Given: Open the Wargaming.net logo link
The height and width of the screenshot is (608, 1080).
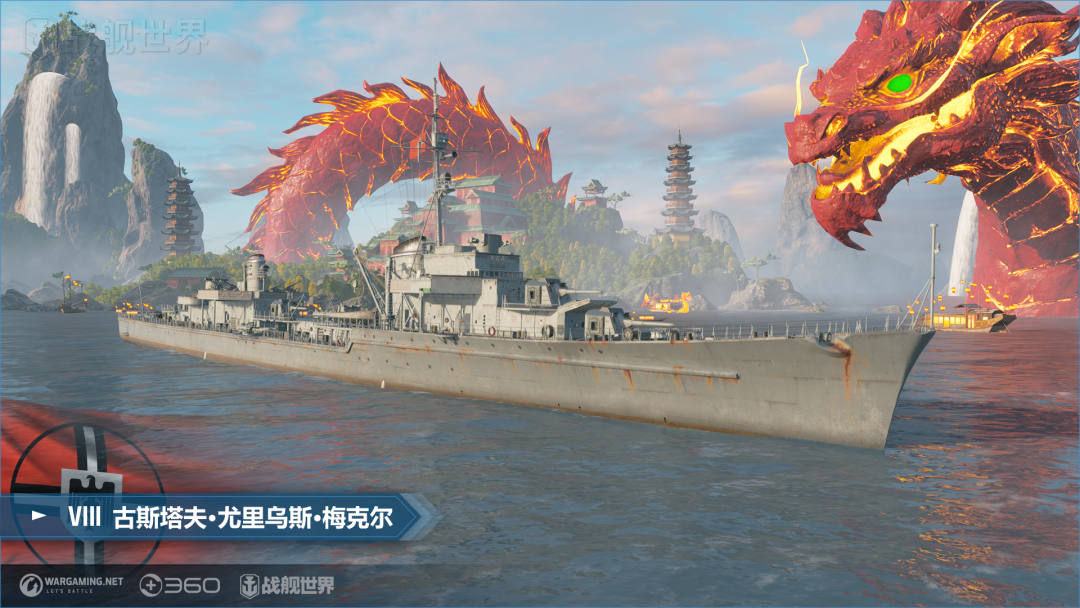Looking at the screenshot, I should (71, 585).
